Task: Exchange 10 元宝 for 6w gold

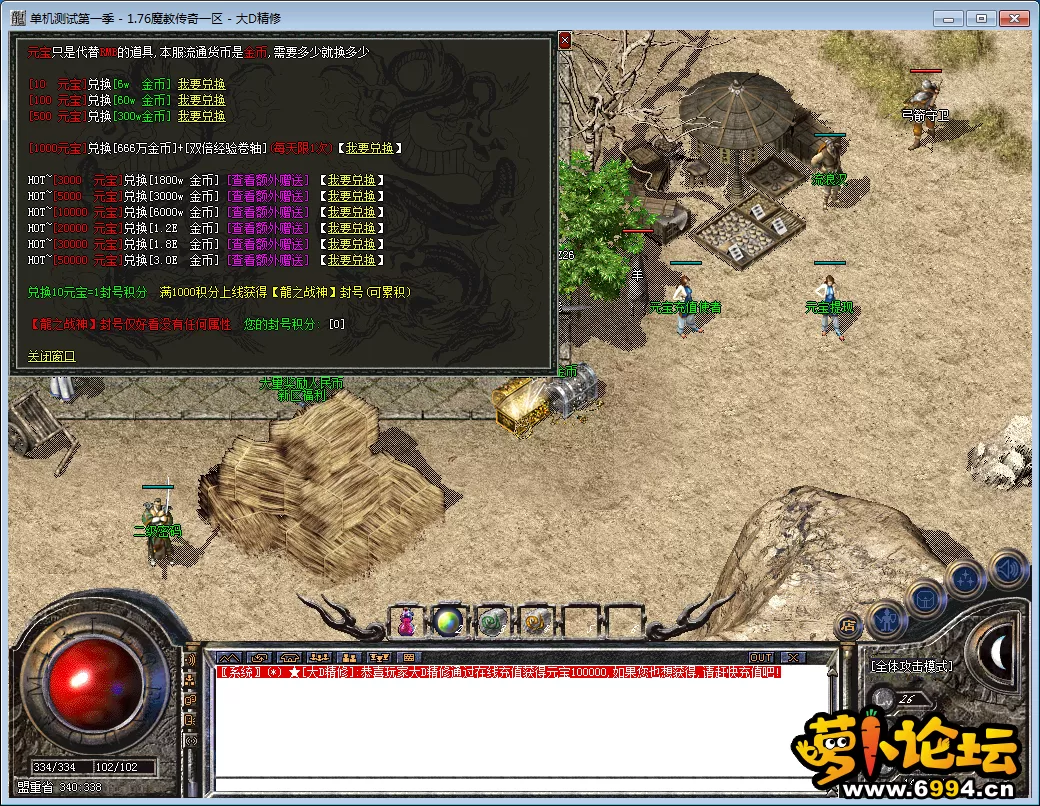Action: tap(201, 84)
